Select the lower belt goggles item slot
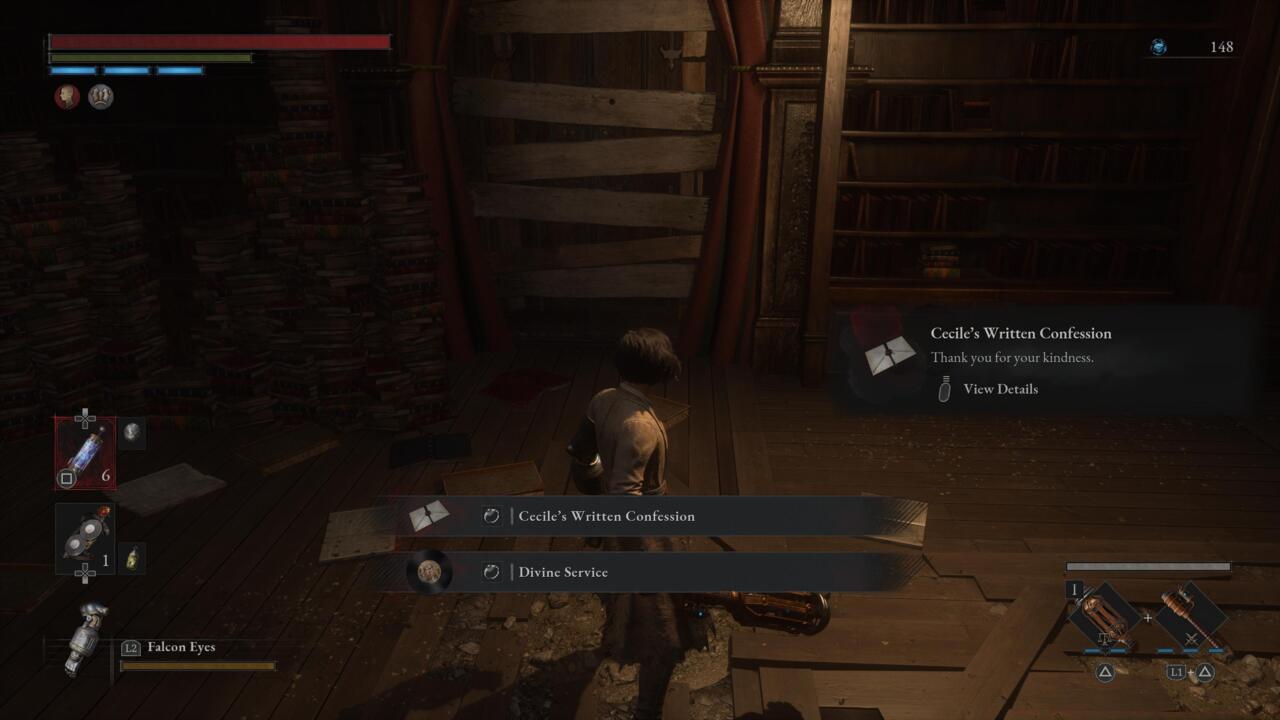 pos(85,538)
